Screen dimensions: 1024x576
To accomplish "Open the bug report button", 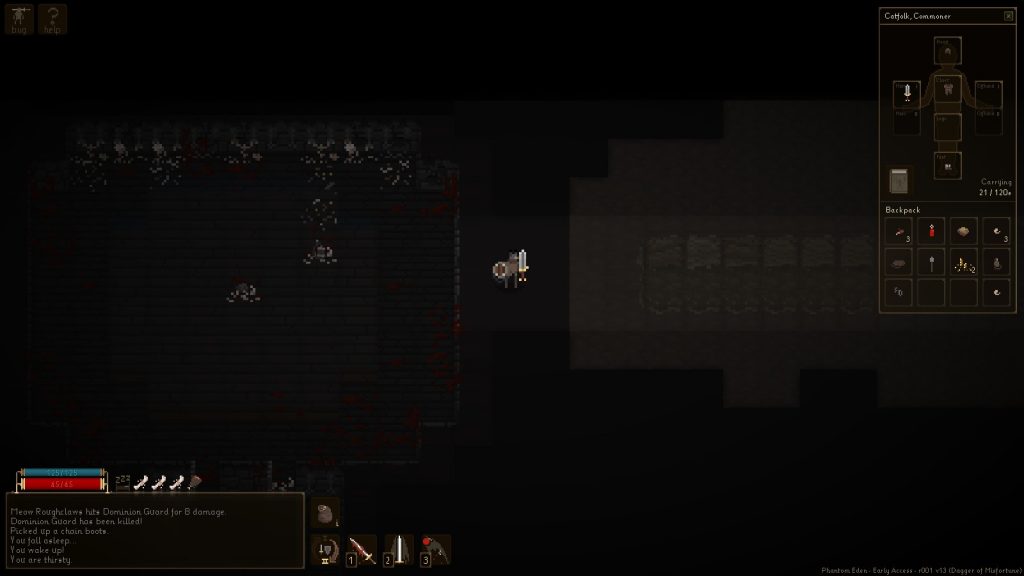I will pos(19,19).
